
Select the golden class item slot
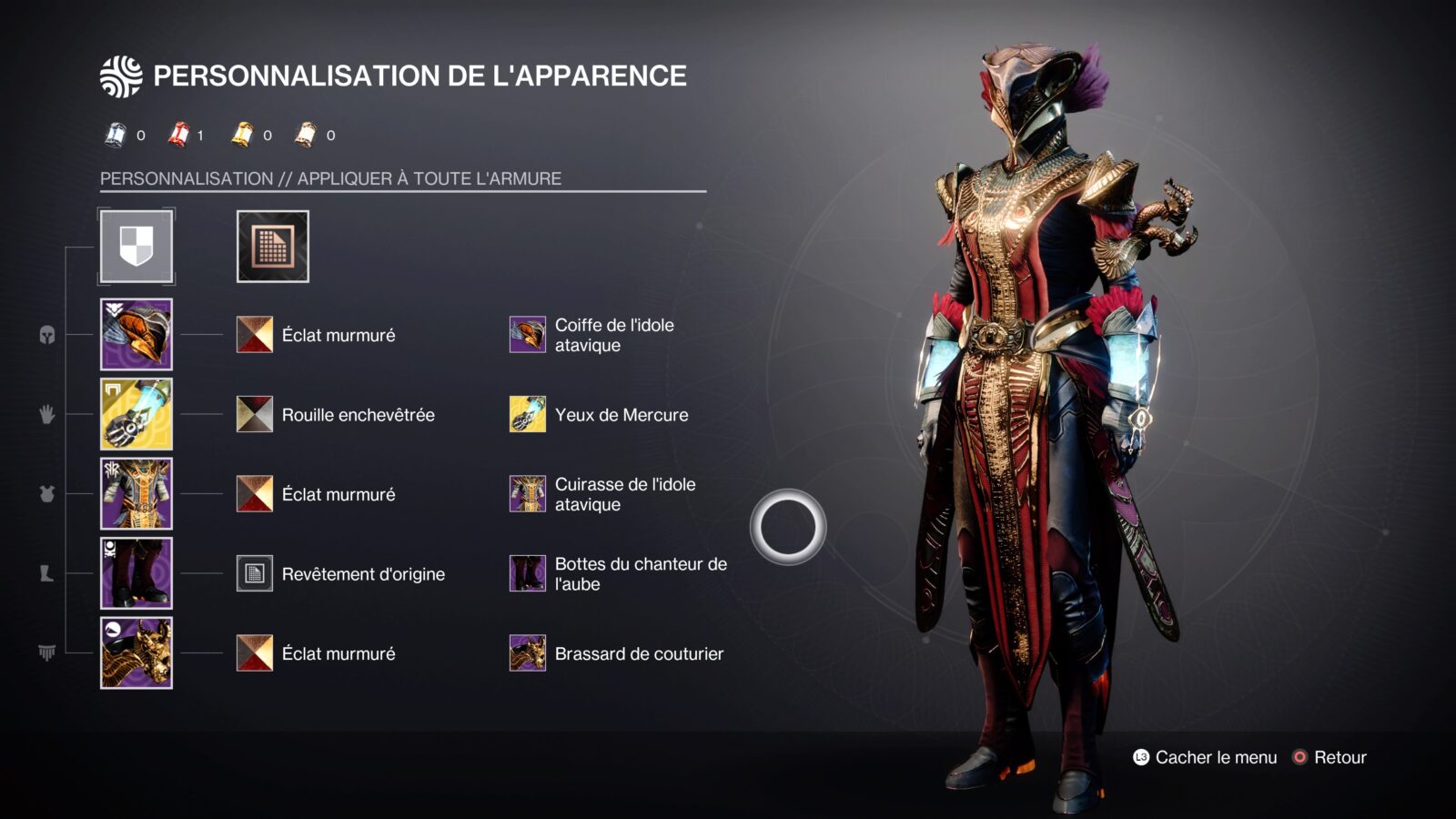[x=136, y=652]
